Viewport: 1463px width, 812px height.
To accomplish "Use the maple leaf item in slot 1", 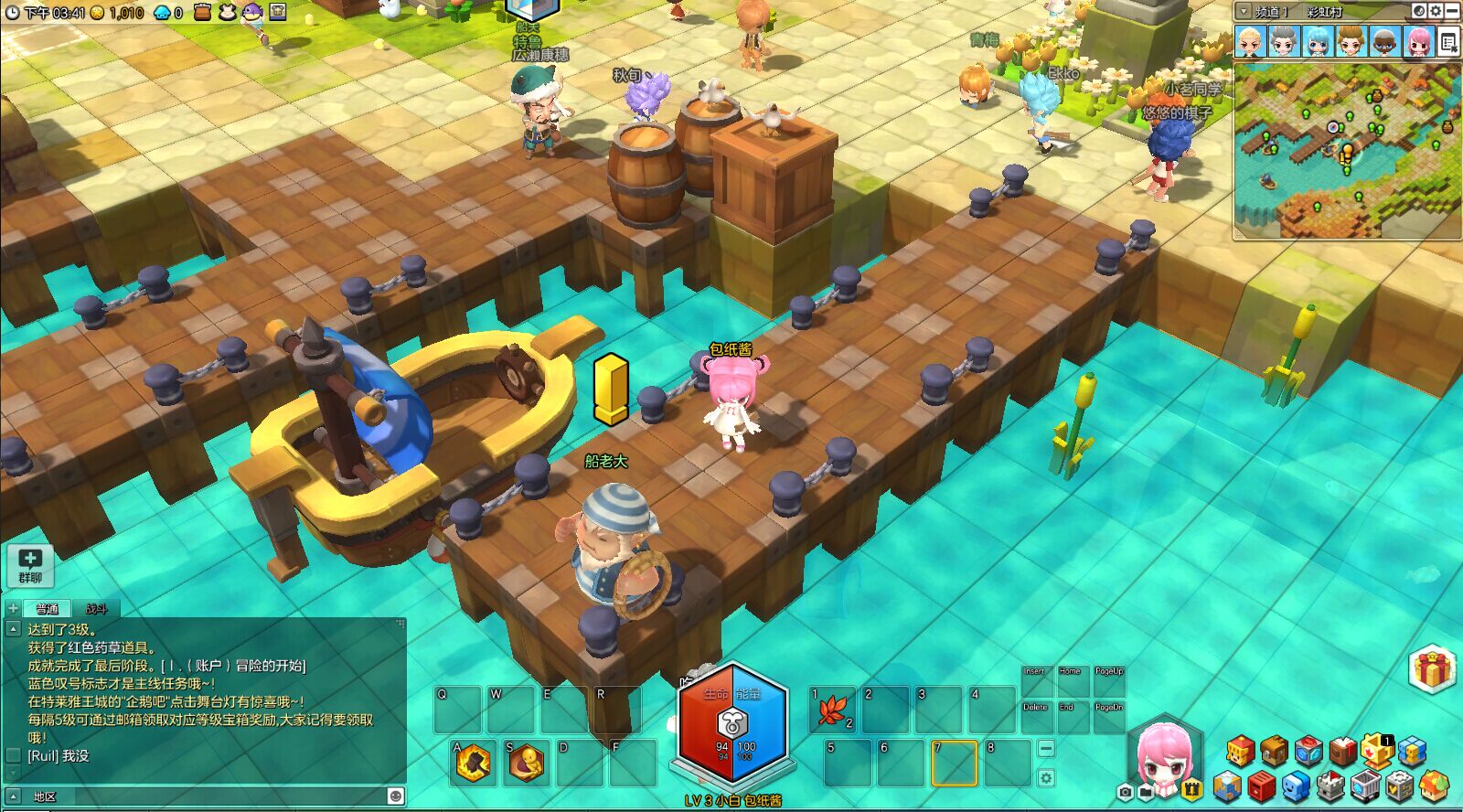I will click(832, 710).
